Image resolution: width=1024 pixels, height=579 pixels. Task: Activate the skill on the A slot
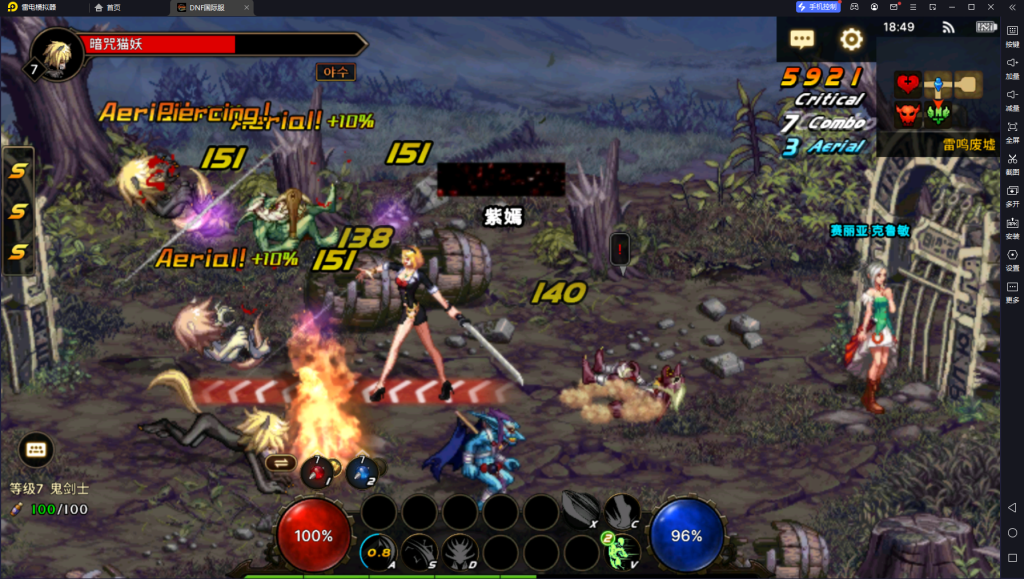pyautogui.click(x=379, y=551)
